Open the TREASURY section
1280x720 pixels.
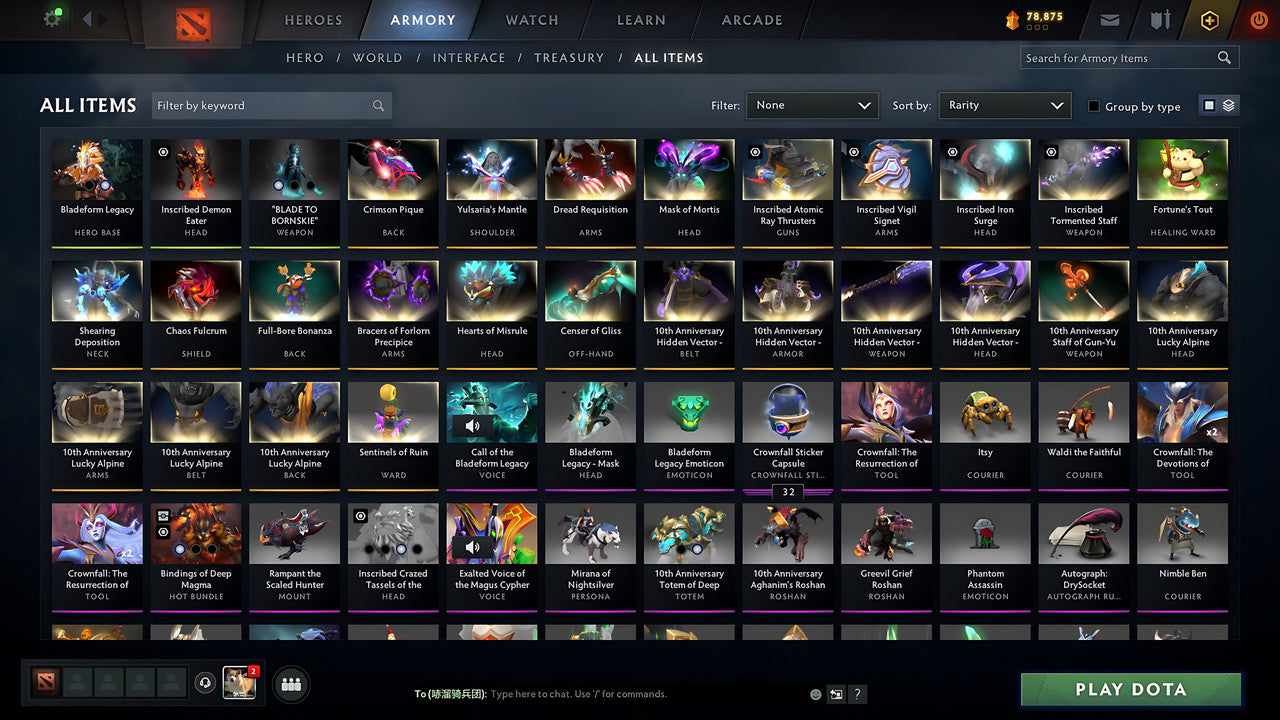coord(569,58)
